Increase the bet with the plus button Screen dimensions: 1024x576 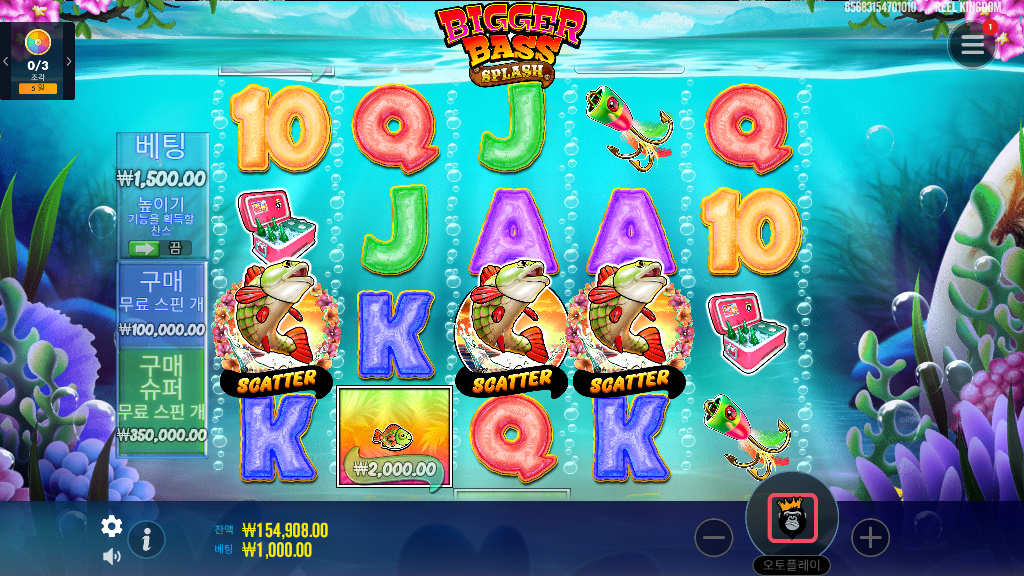tap(870, 538)
